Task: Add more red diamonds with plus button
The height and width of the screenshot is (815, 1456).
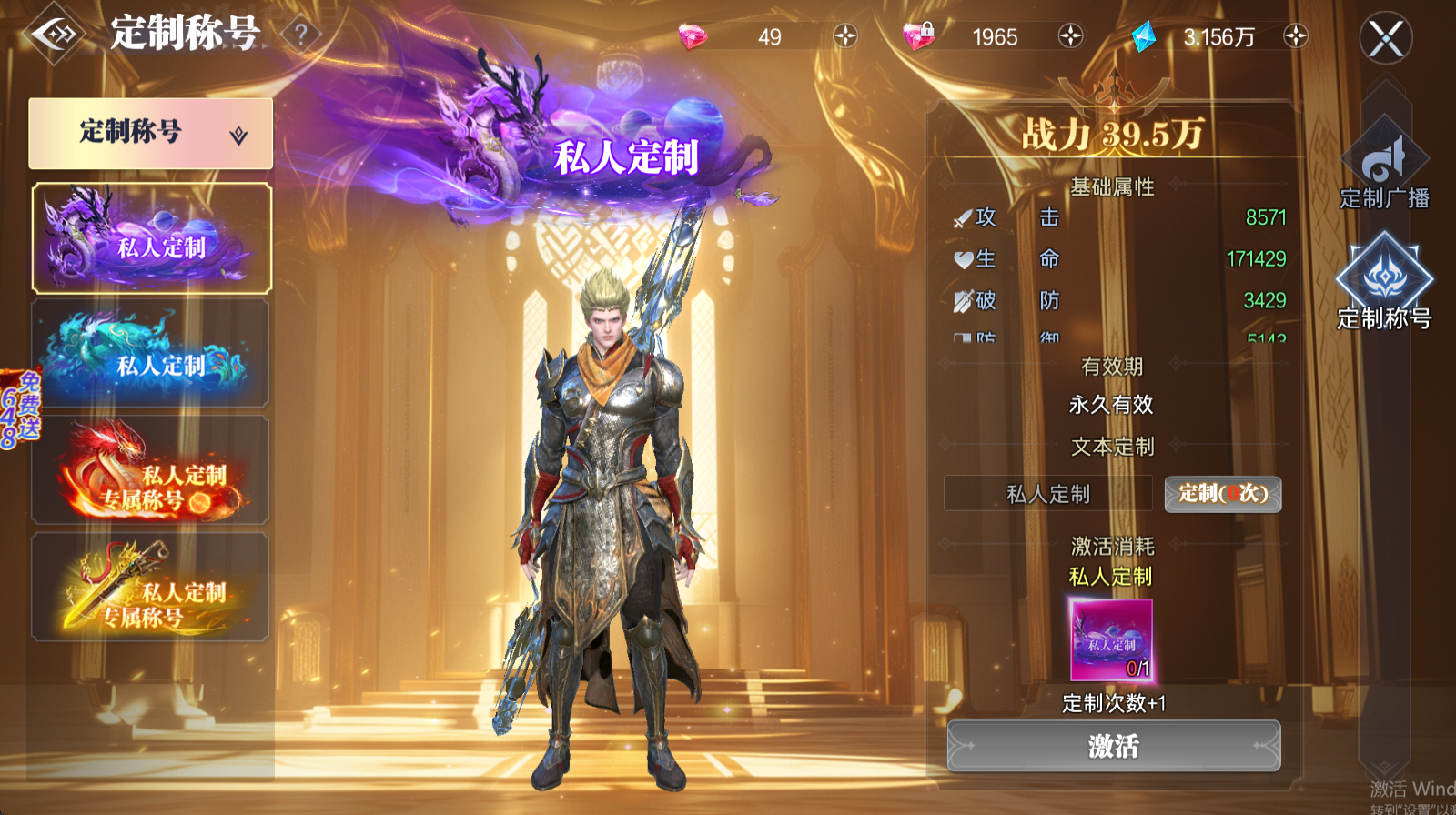Action: (x=845, y=36)
